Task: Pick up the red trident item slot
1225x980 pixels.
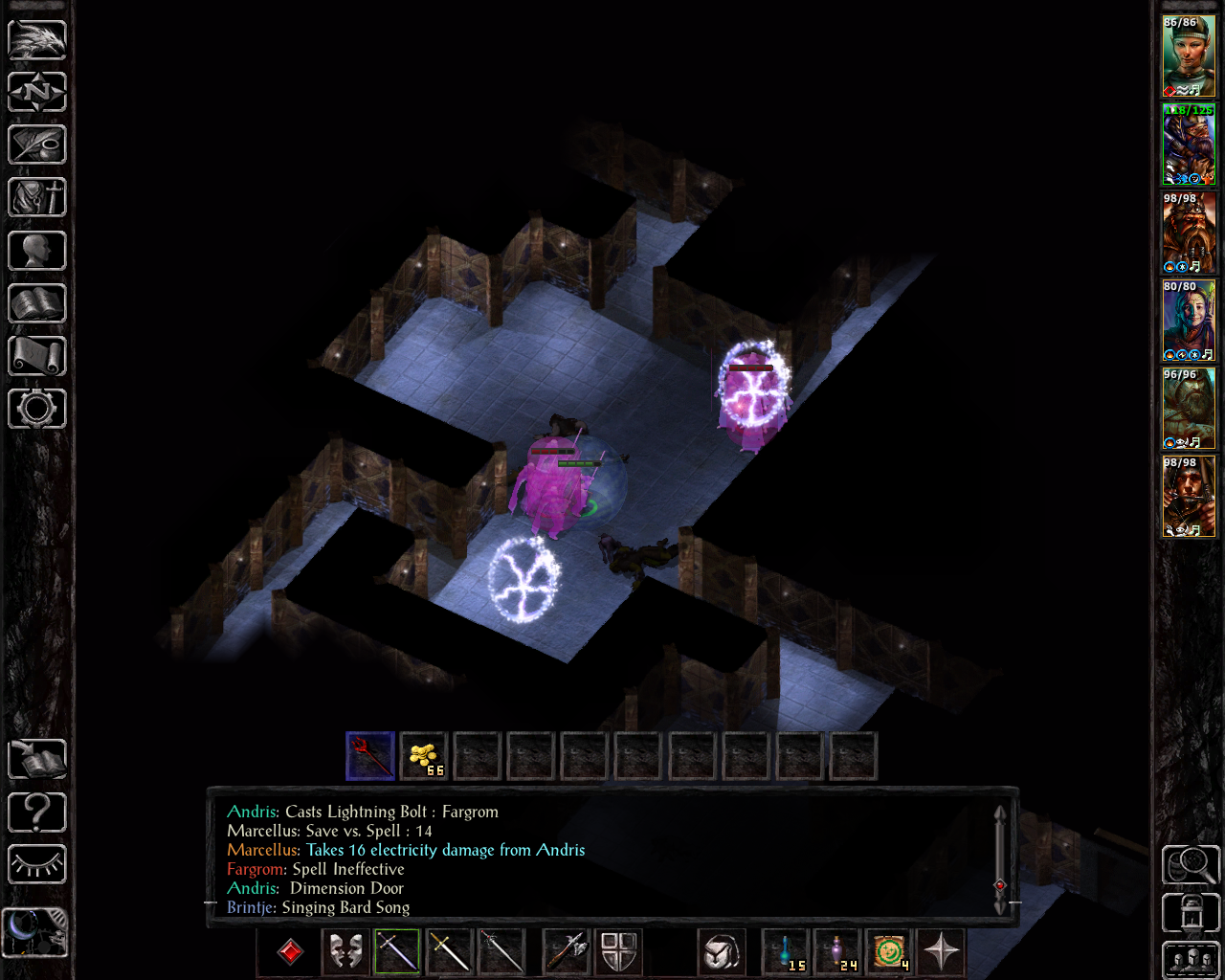Action: (x=370, y=756)
